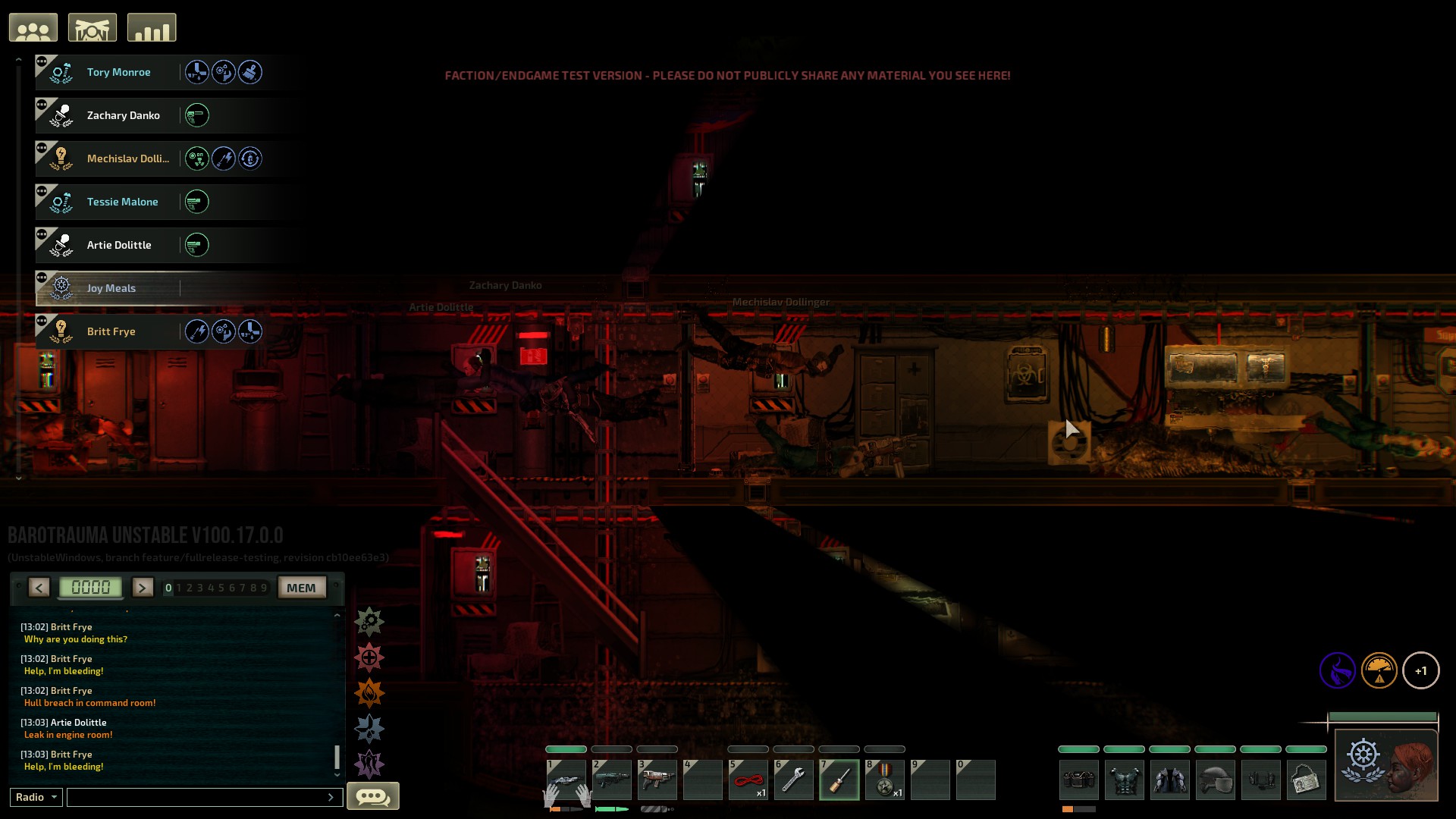The image size is (1456, 819).
Task: Toggle Britt Frye's electrical repair order icon
Action: (x=198, y=331)
